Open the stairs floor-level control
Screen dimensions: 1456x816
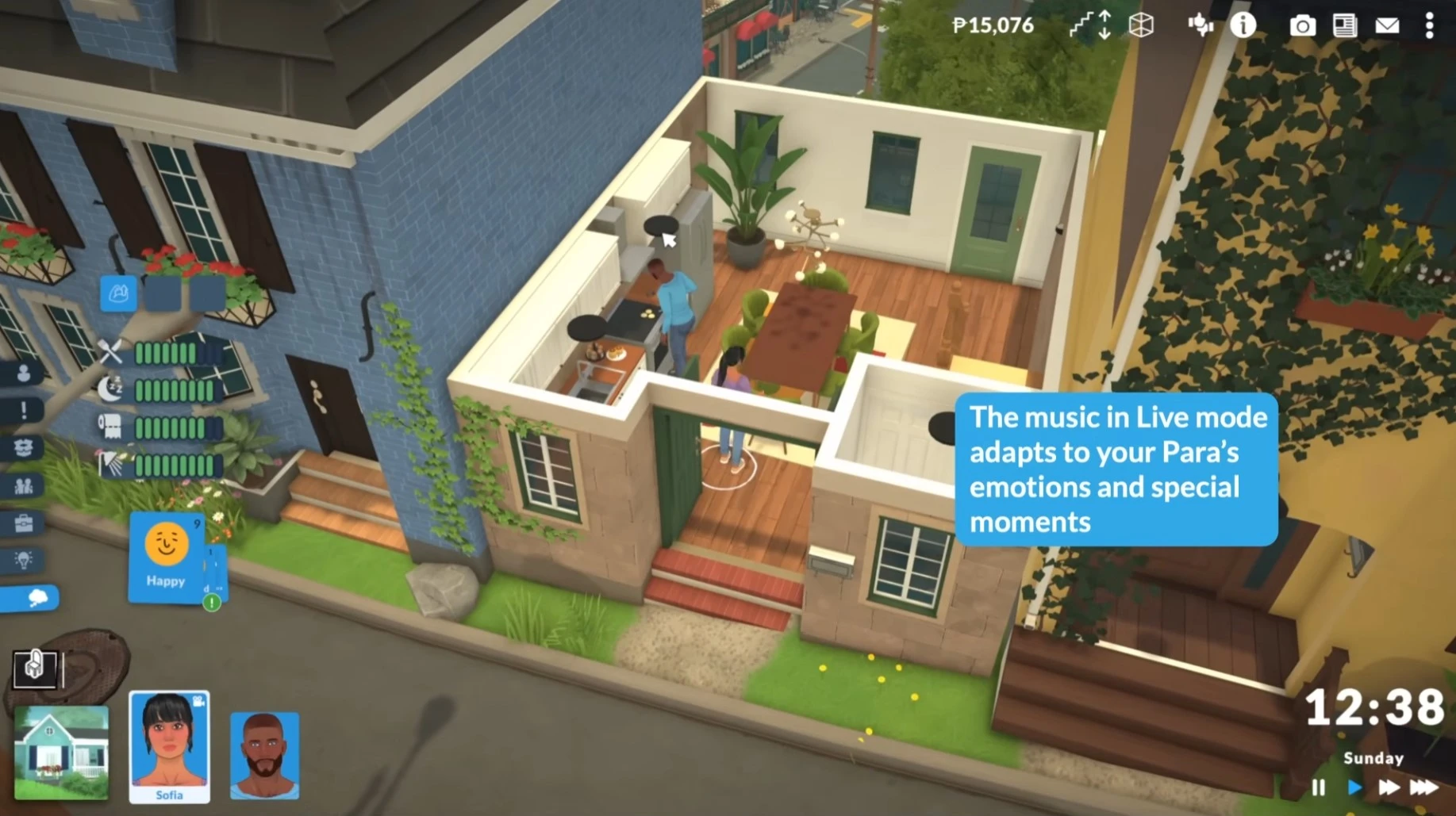click(1091, 25)
